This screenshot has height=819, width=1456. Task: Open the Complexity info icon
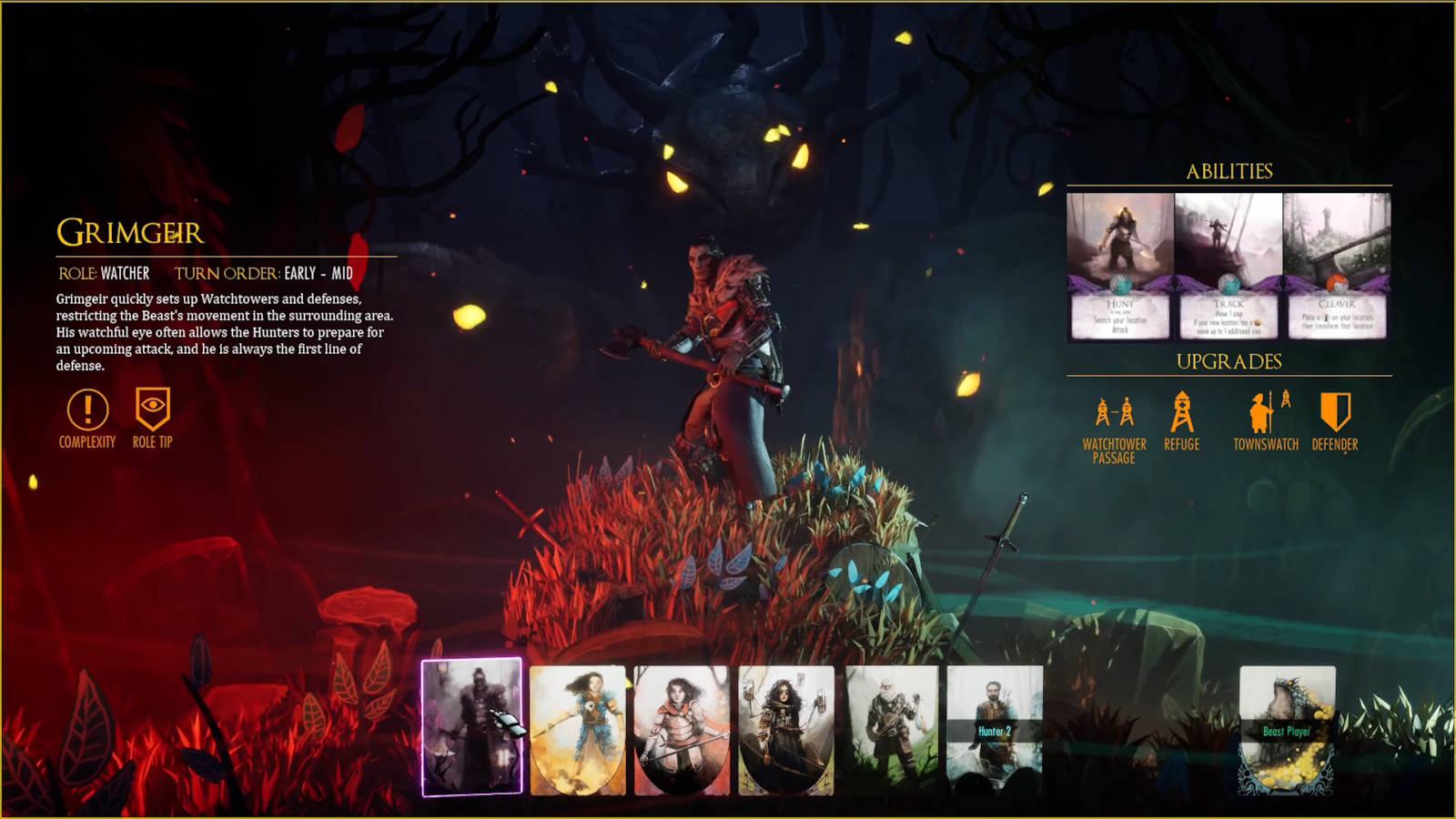coord(87,410)
